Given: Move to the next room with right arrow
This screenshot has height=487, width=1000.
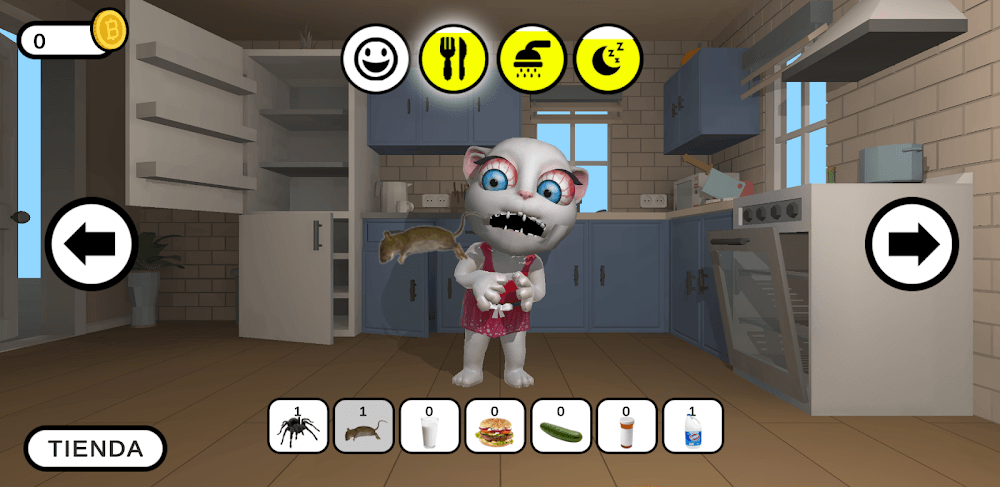Looking at the screenshot, I should (911, 244).
